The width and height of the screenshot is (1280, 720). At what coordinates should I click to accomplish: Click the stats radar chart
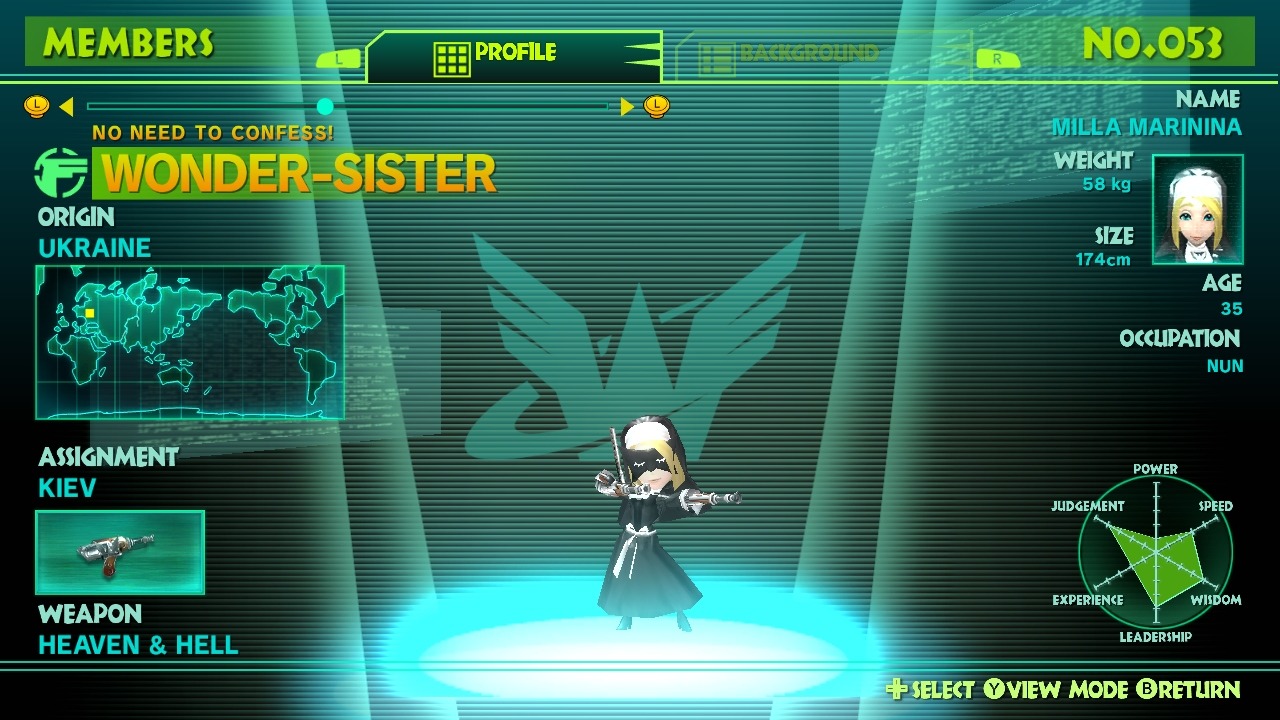[x=1155, y=553]
